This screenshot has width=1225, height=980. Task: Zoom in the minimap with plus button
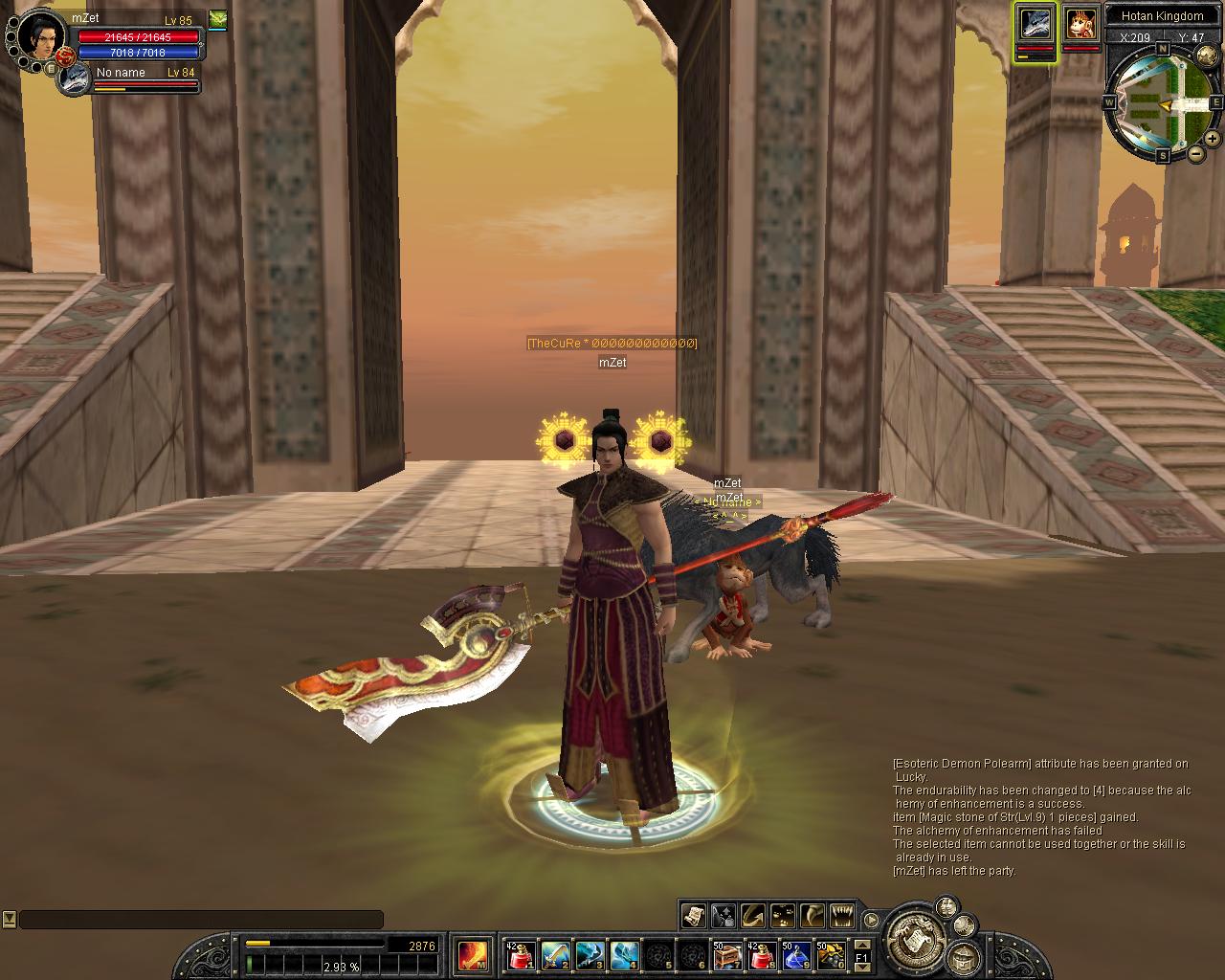click(1213, 139)
